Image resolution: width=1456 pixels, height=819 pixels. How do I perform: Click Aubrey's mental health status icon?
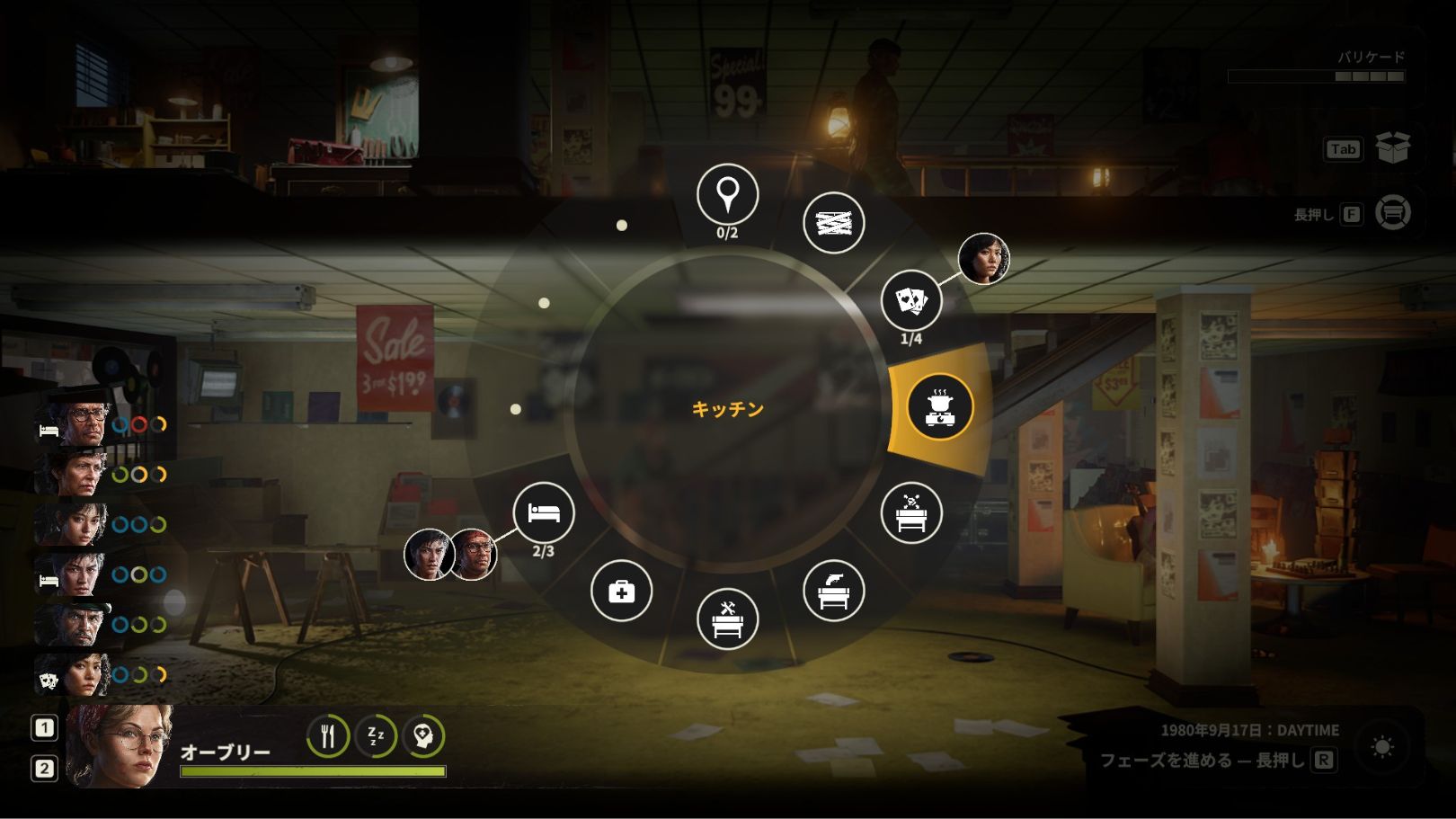pyautogui.click(x=423, y=736)
